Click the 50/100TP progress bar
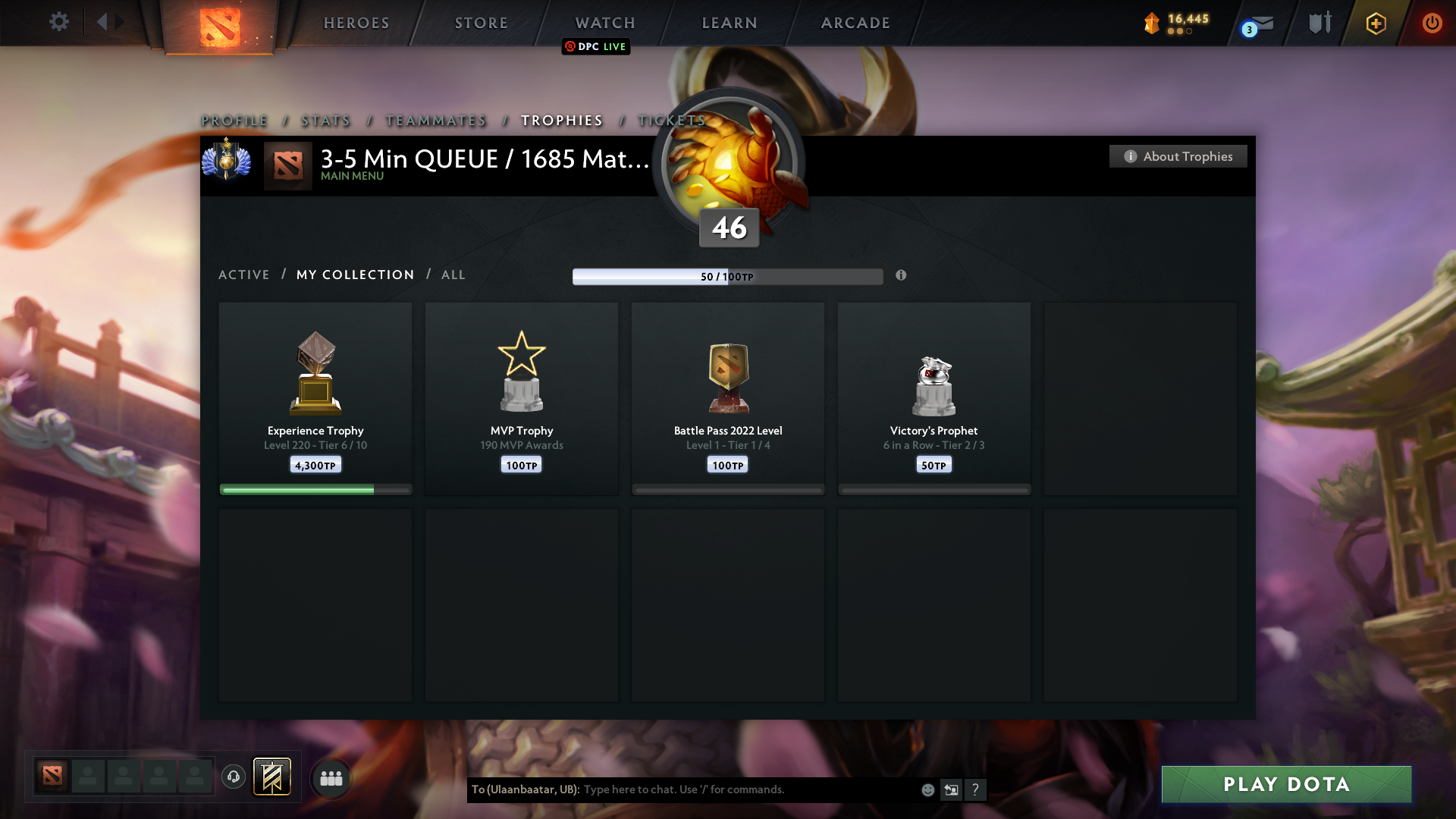This screenshot has height=819, width=1456. click(727, 276)
